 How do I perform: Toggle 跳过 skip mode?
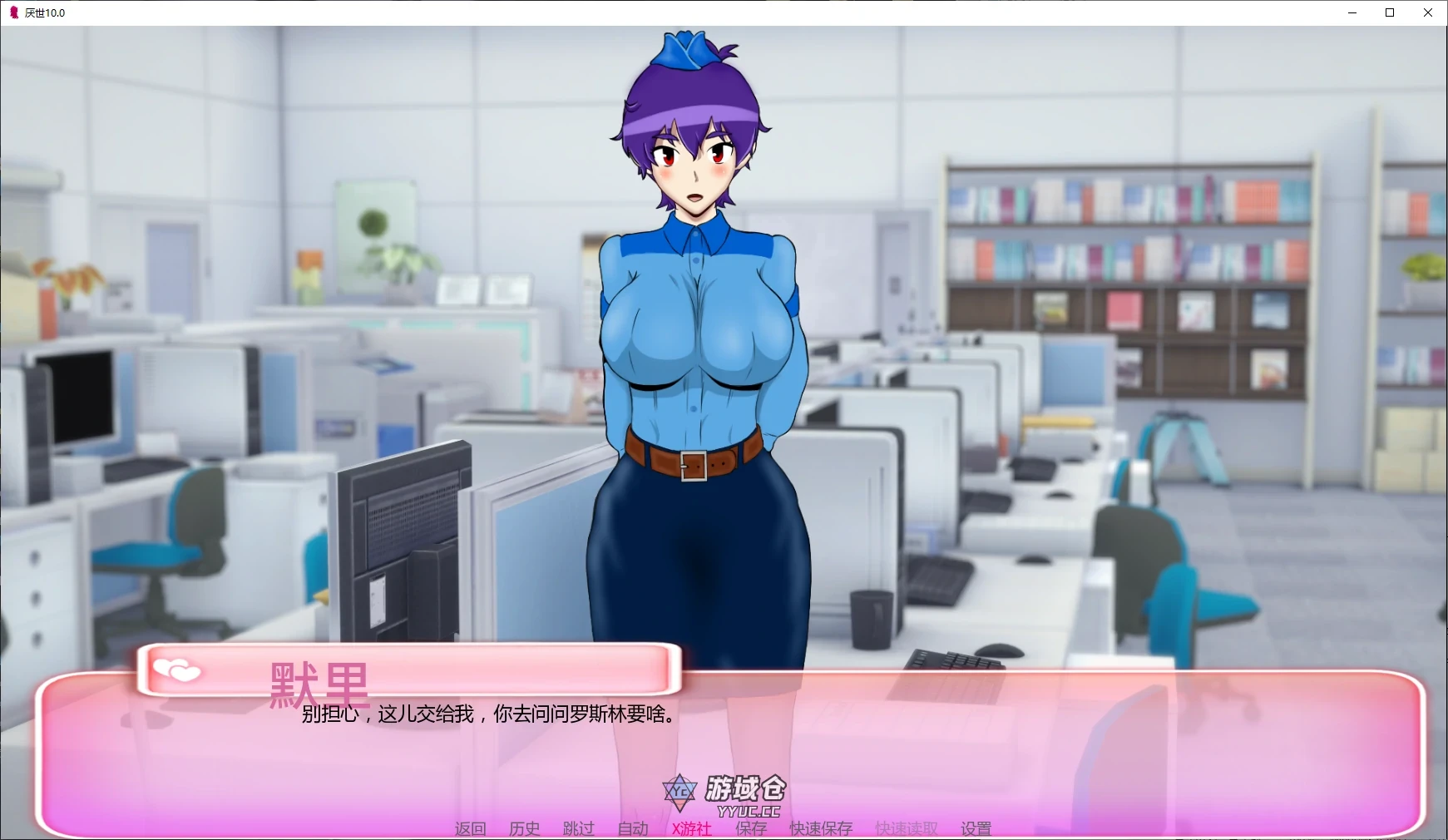point(577,828)
